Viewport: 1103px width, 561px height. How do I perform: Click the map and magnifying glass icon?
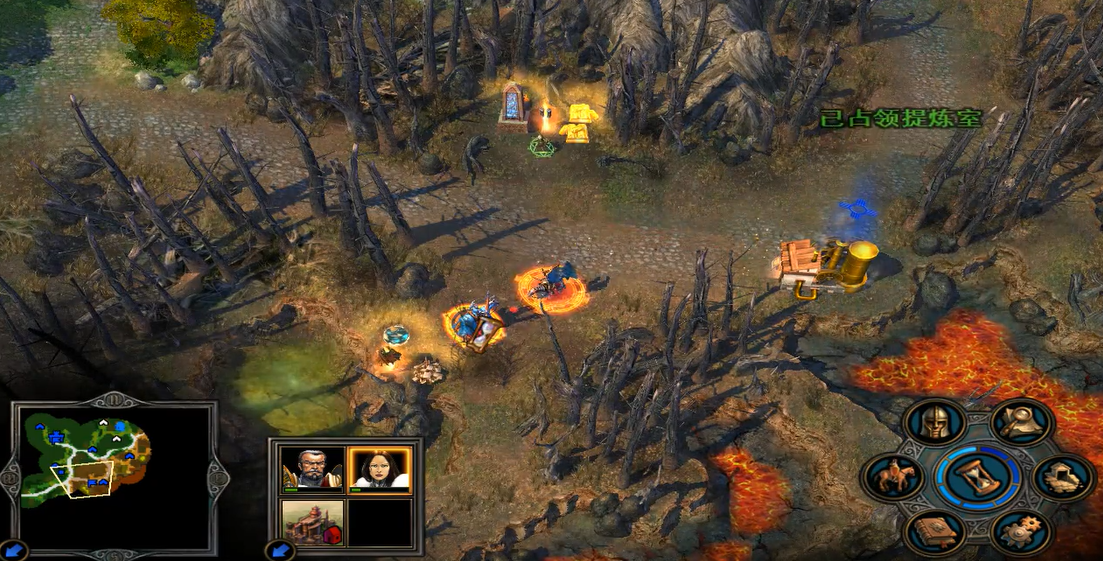point(1021,423)
